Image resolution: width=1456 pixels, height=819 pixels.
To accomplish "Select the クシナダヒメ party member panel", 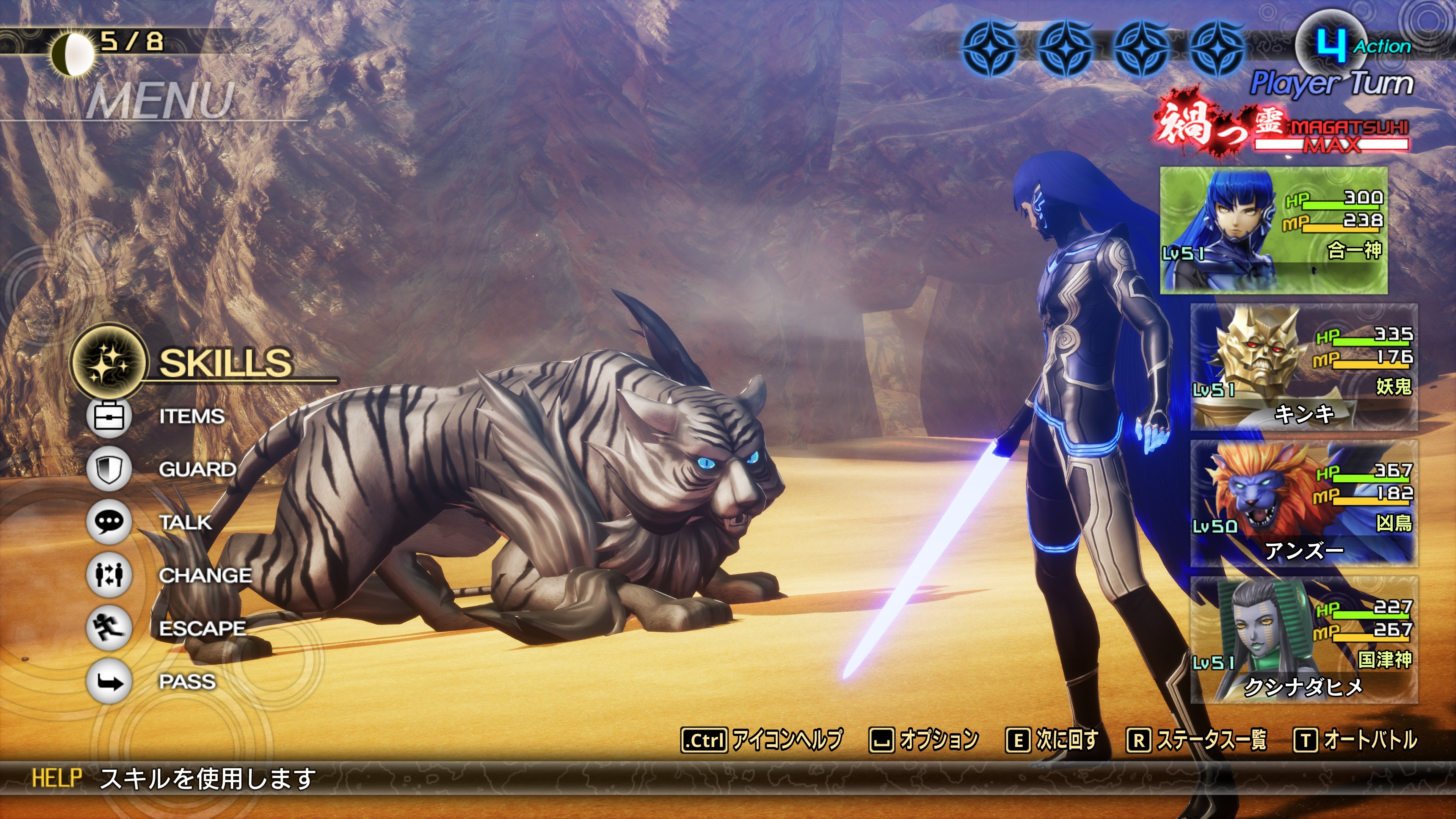I will [1304, 640].
